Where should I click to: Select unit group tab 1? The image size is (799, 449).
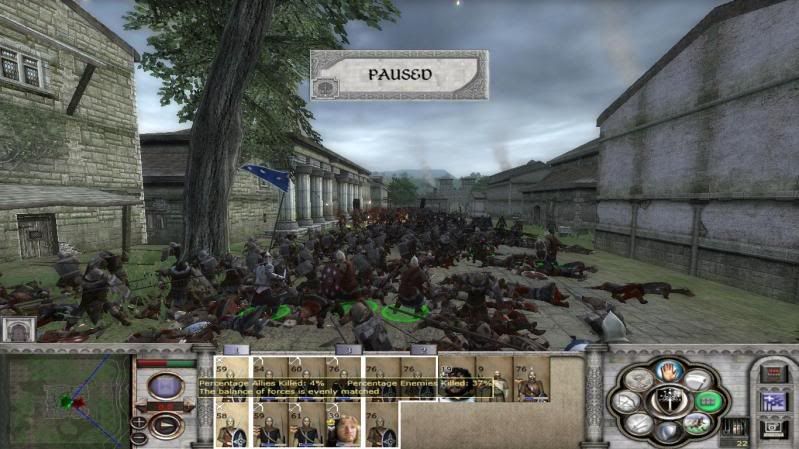235,349
